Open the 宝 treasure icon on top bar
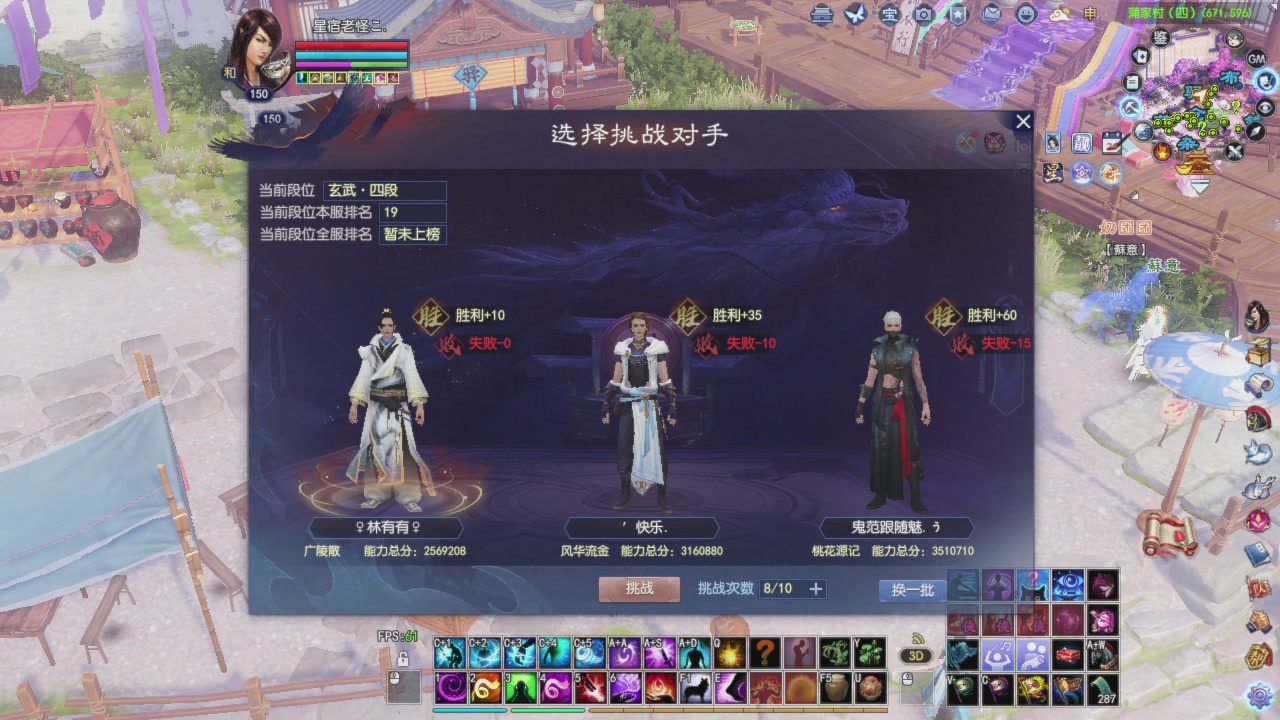Viewport: 1280px width, 720px height. pos(890,15)
